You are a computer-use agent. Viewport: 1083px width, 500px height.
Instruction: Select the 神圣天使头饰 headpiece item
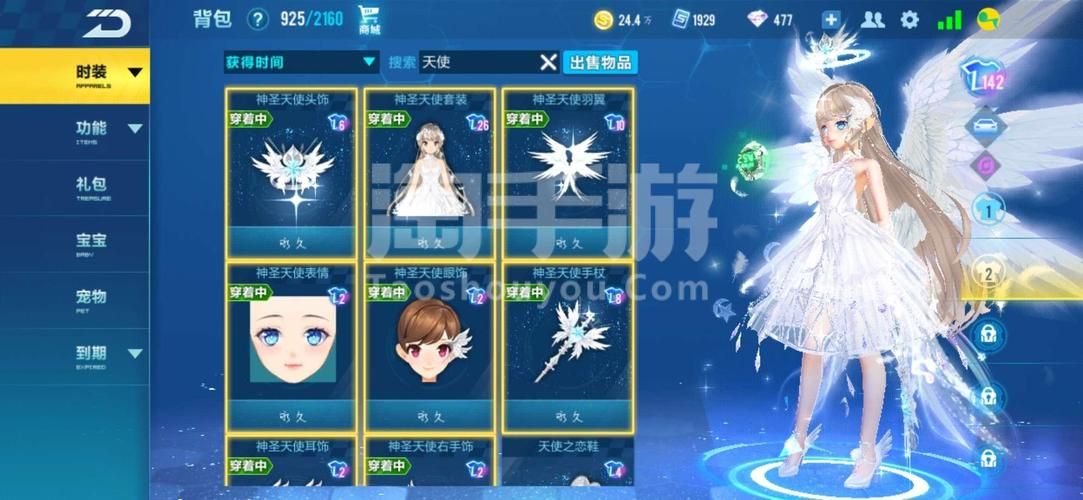coord(291,172)
